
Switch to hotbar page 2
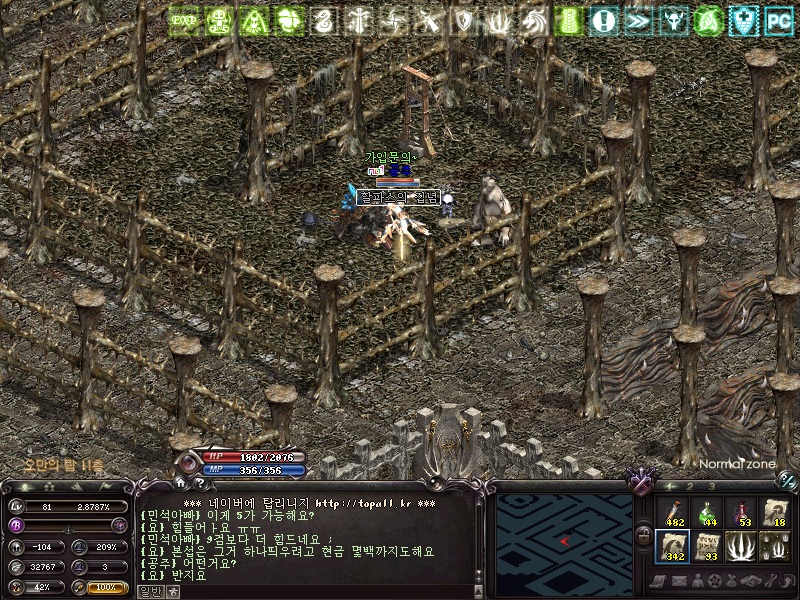pos(690,486)
